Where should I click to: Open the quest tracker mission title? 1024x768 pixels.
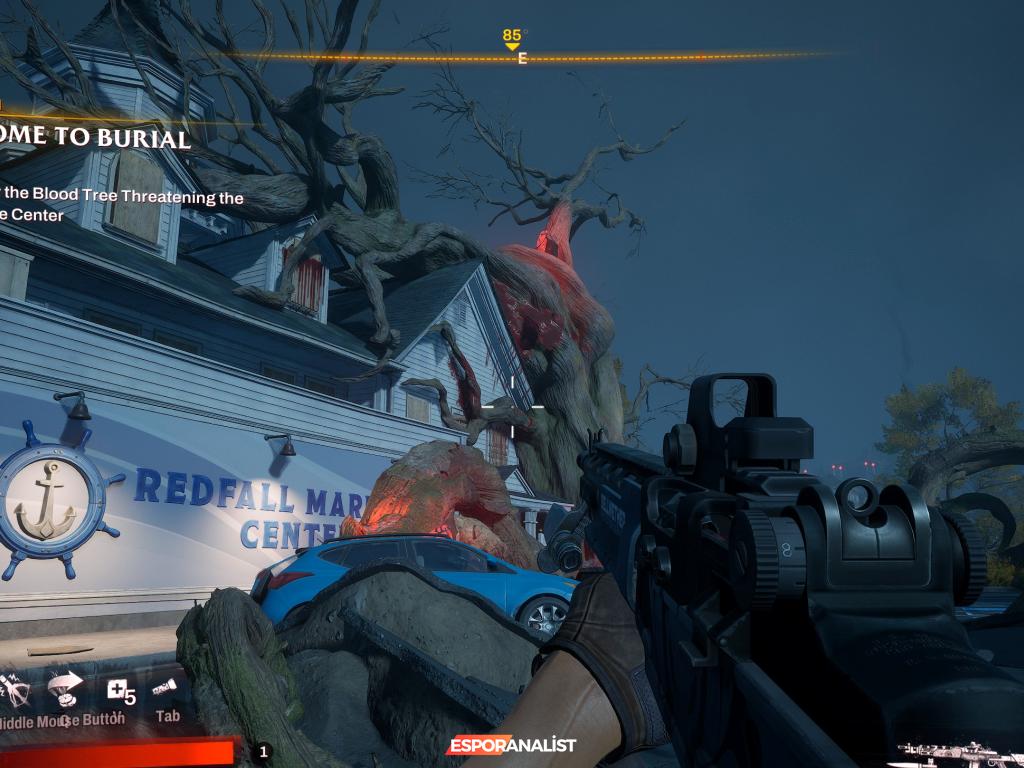pyautogui.click(x=96, y=138)
